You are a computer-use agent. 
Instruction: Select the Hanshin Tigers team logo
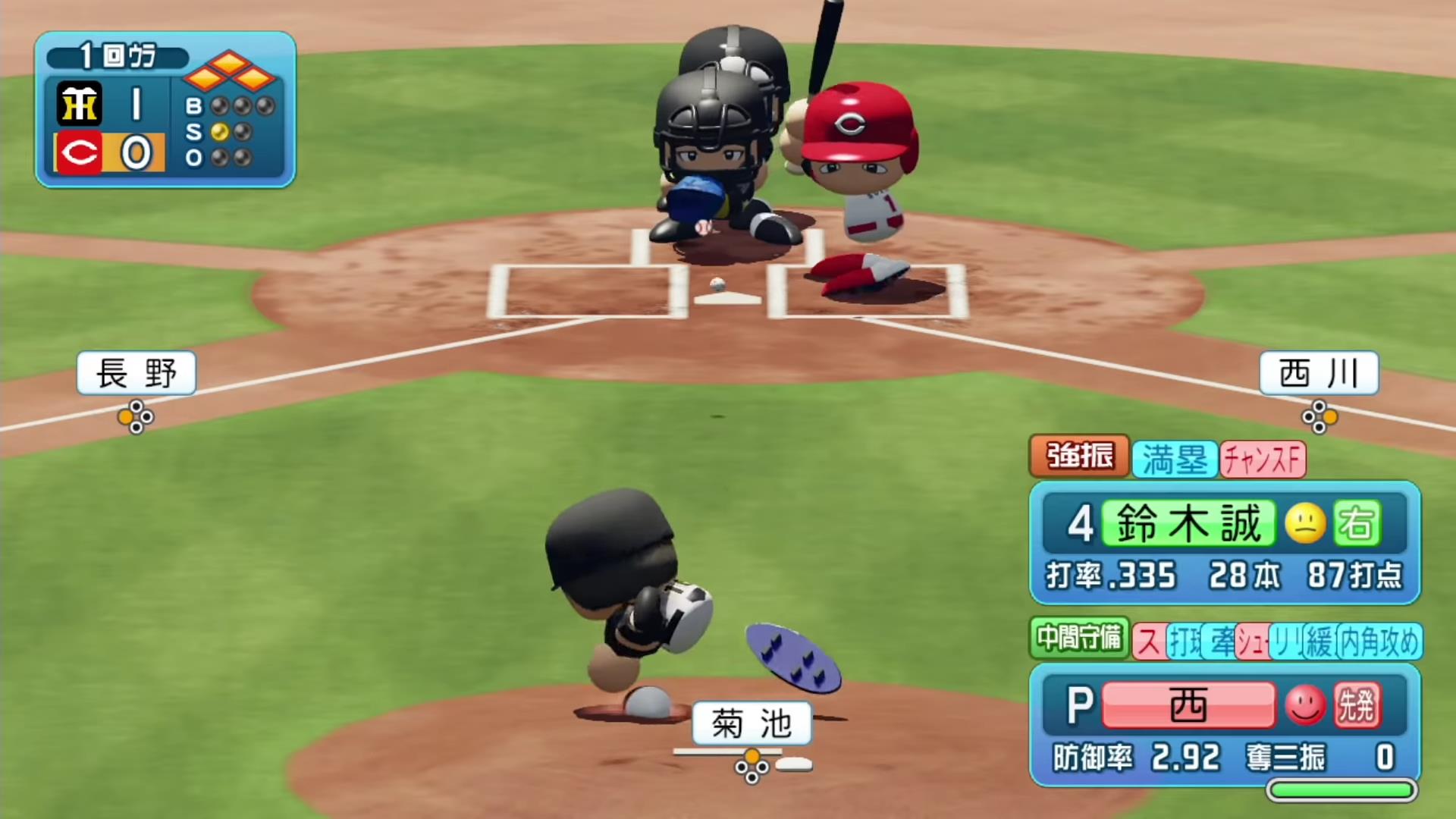[80, 104]
